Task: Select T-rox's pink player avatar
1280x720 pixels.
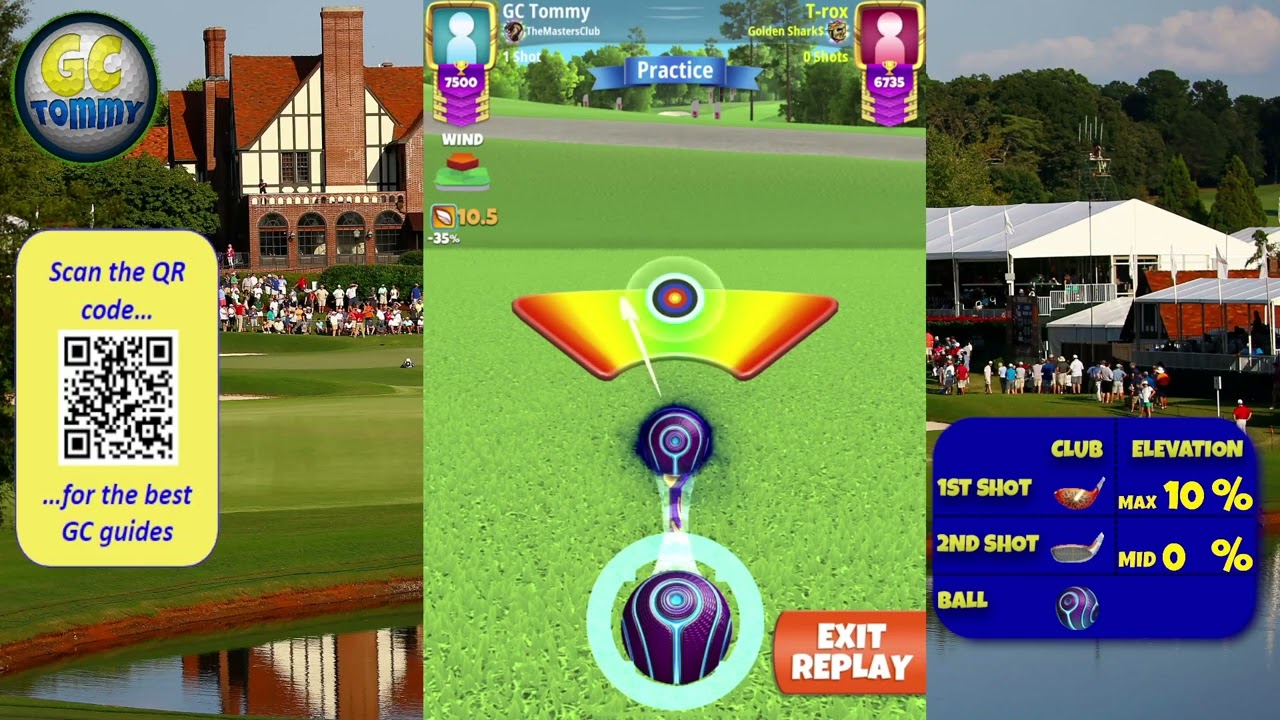Action: (889, 38)
